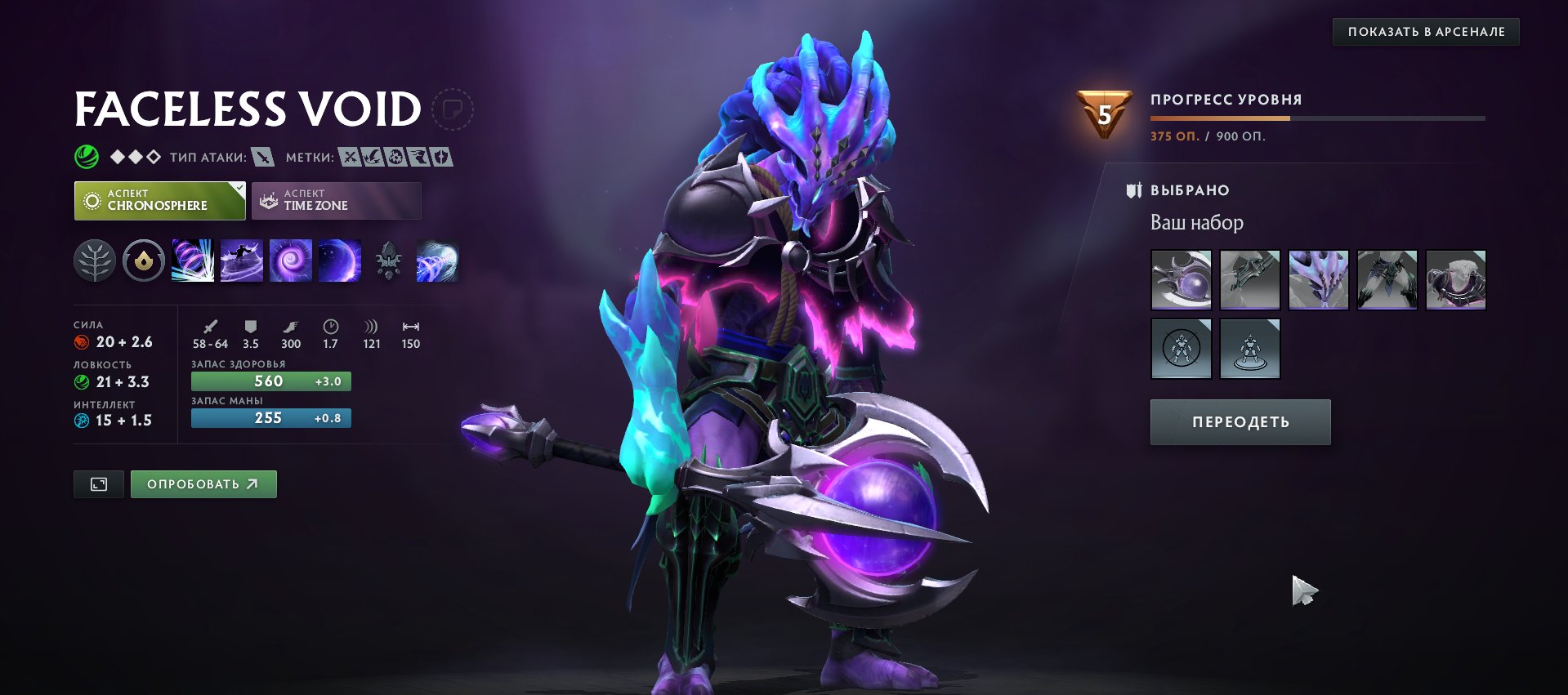Click the shield role mark icon
This screenshot has height=695, width=1568.
441,158
